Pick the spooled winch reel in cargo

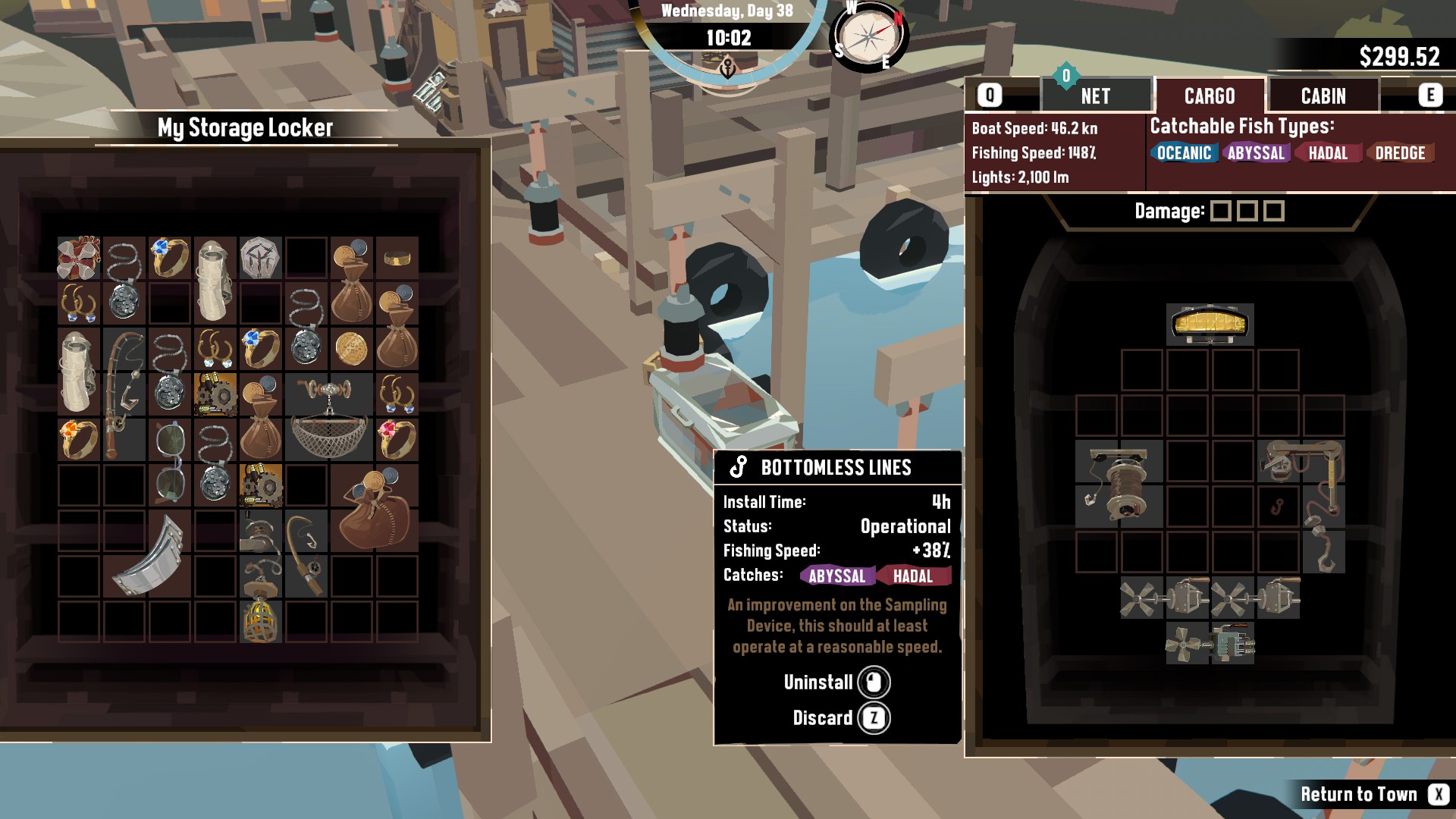(1119, 484)
